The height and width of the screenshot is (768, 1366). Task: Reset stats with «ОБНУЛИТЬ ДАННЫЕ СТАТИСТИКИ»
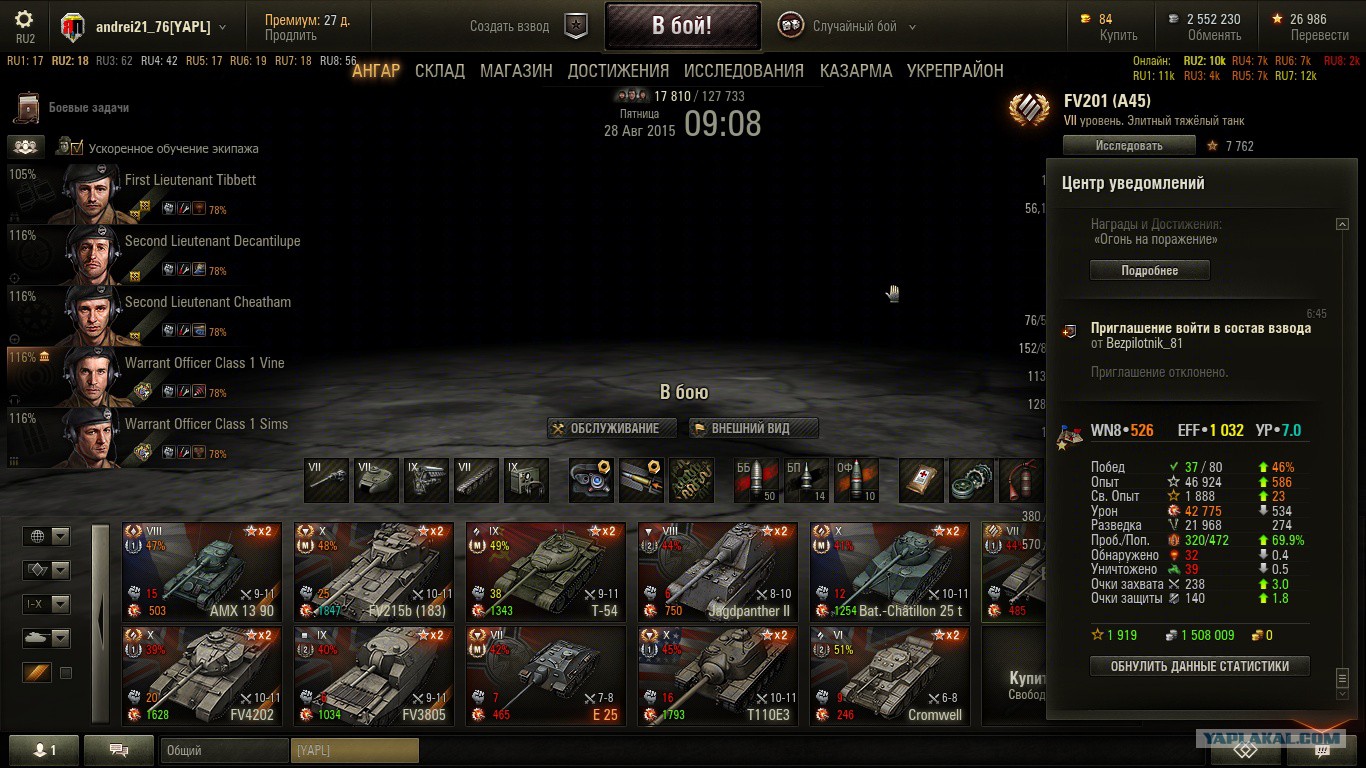click(1199, 666)
